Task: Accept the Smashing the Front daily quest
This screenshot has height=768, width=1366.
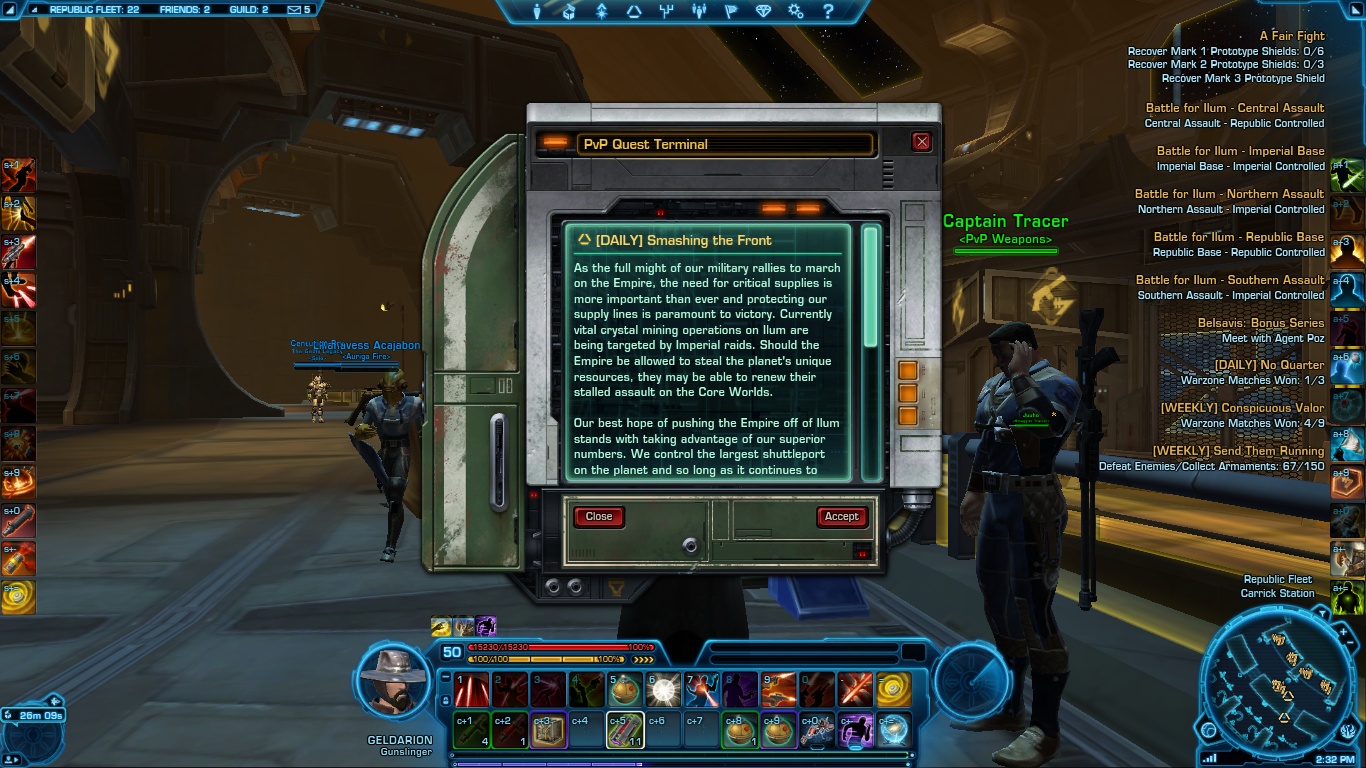Action: point(841,516)
